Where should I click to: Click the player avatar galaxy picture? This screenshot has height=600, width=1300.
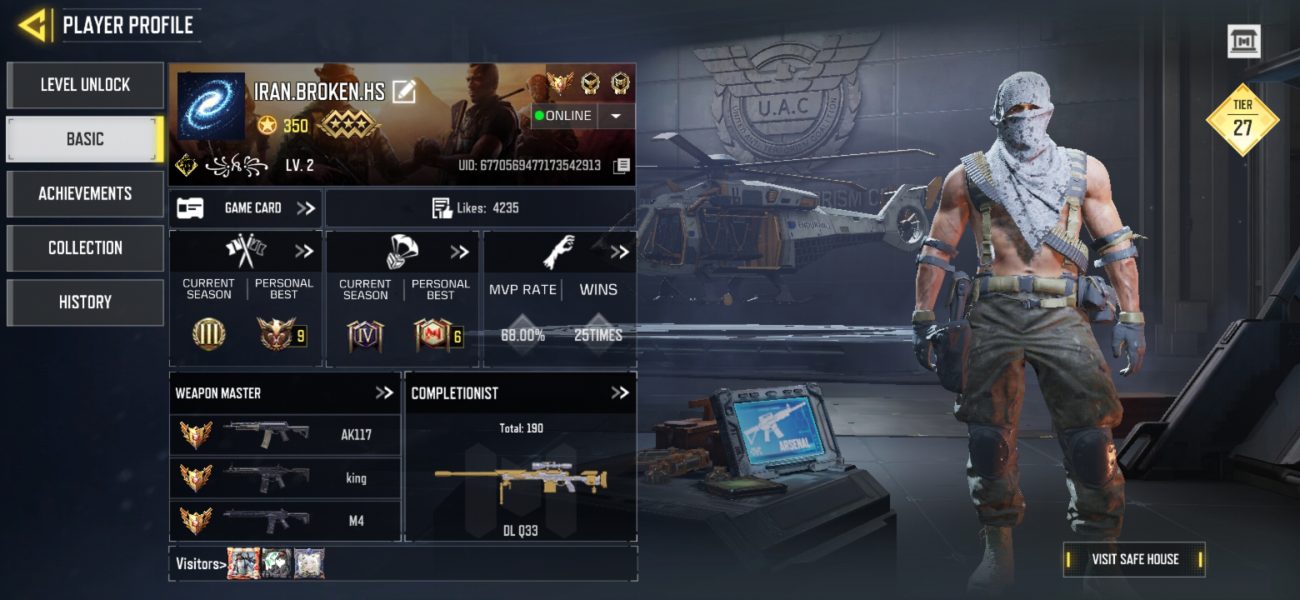coord(211,106)
